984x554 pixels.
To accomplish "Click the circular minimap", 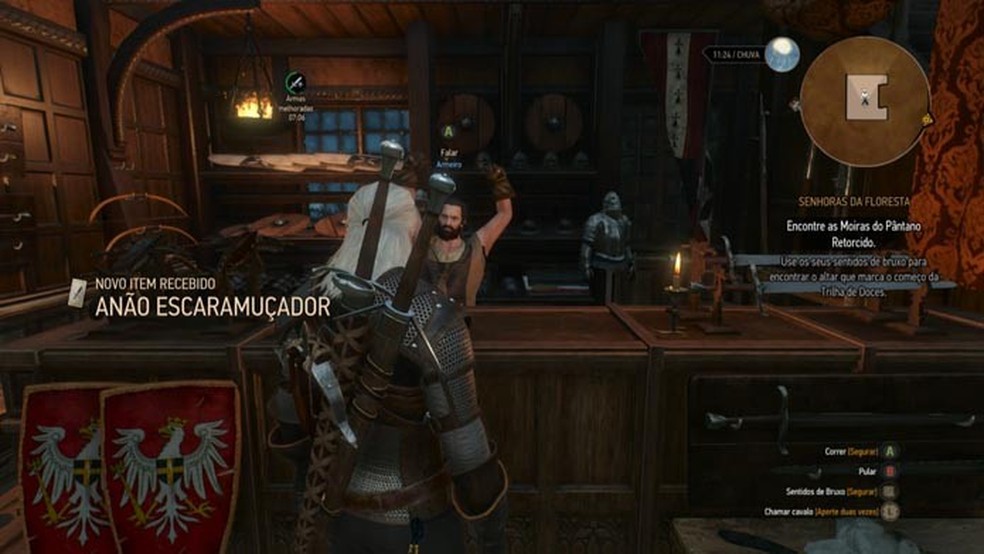I will [x=864, y=101].
